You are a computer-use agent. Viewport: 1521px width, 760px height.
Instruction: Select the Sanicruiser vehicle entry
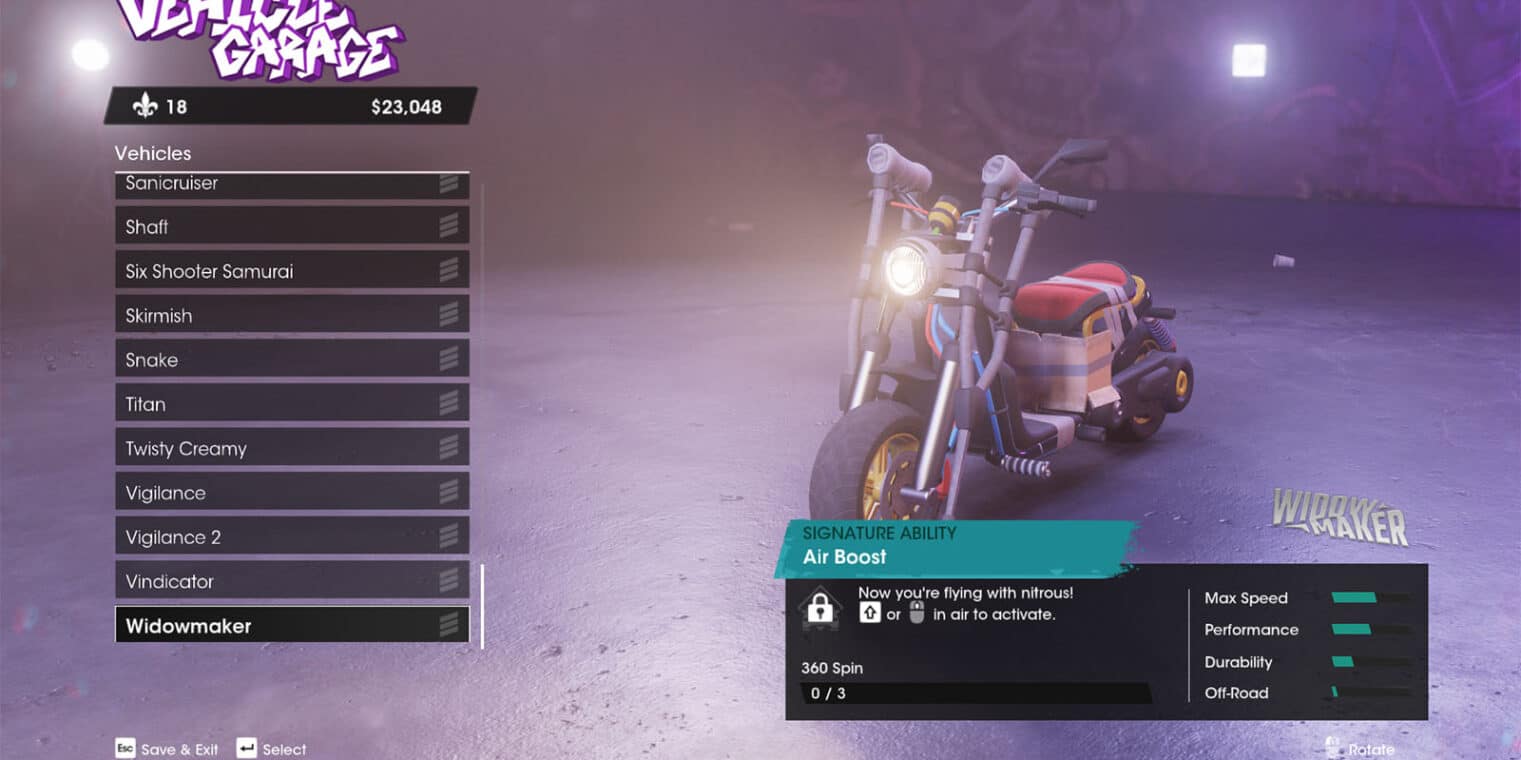click(291, 185)
